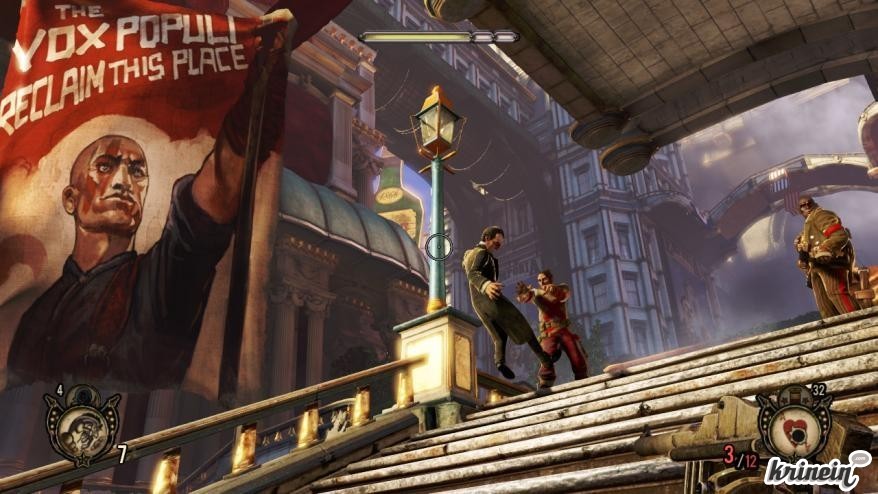Screen dimensions: 878x494
Task: Click the reserve weapon icon above the heart emblem
Action: (x=793, y=393)
